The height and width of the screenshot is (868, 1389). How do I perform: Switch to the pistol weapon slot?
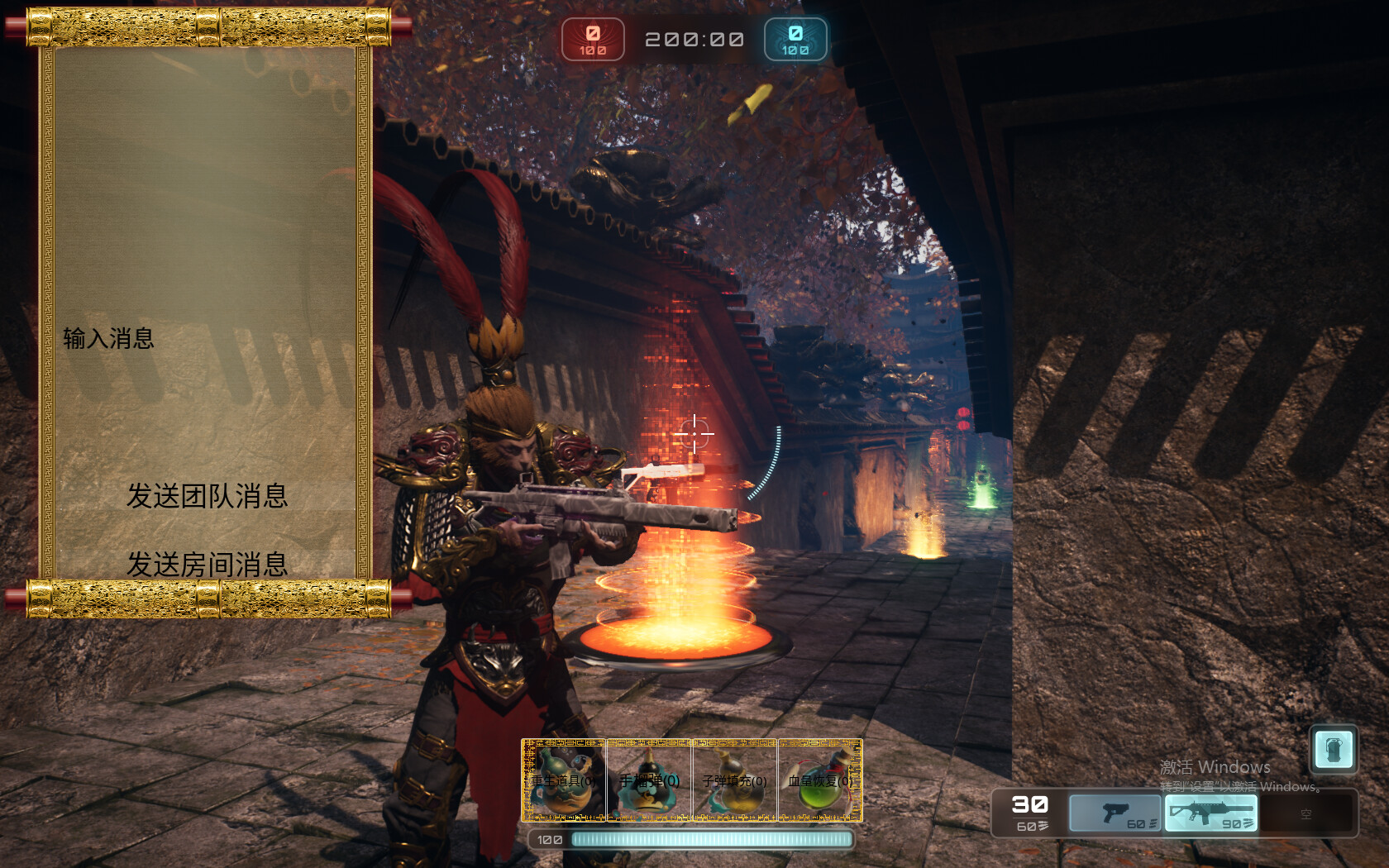pos(1115,813)
